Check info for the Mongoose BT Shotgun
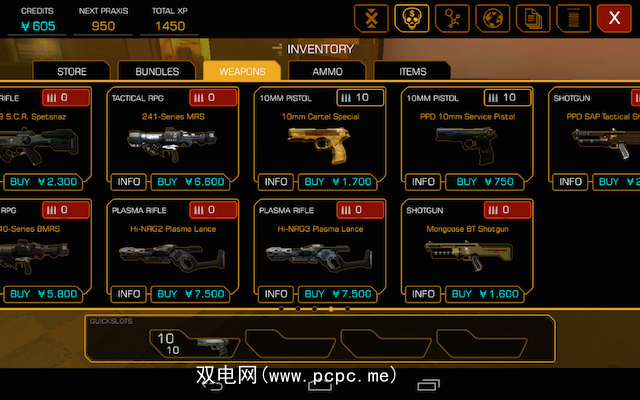640x400 pixels. point(423,294)
